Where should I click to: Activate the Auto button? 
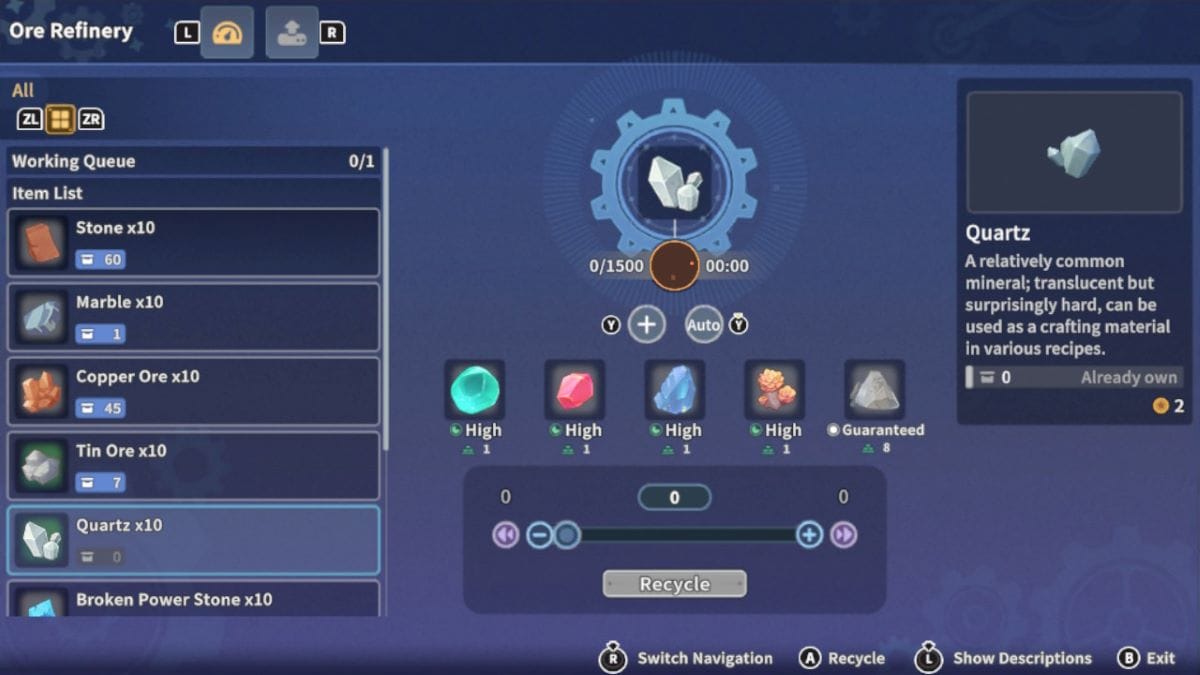coord(704,324)
